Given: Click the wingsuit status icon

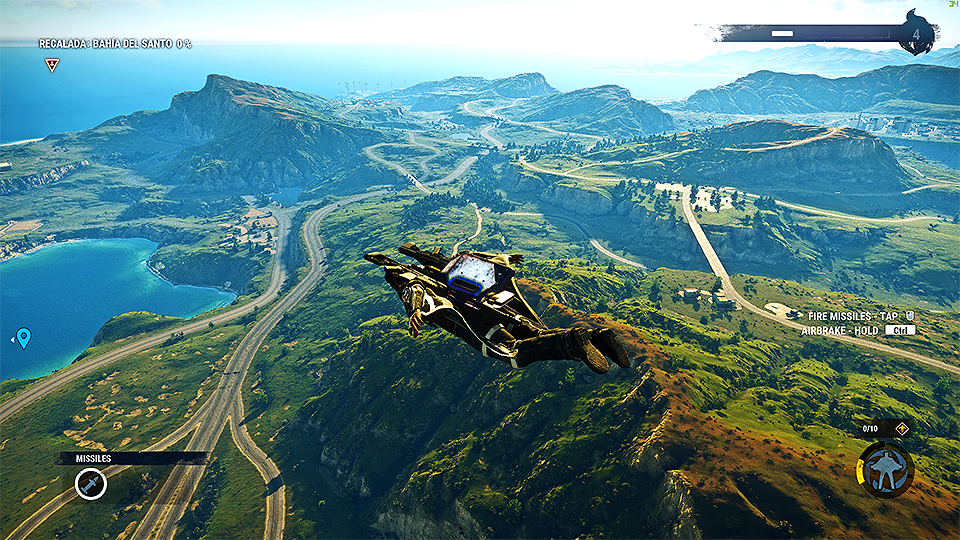Looking at the screenshot, I should [x=885, y=469].
